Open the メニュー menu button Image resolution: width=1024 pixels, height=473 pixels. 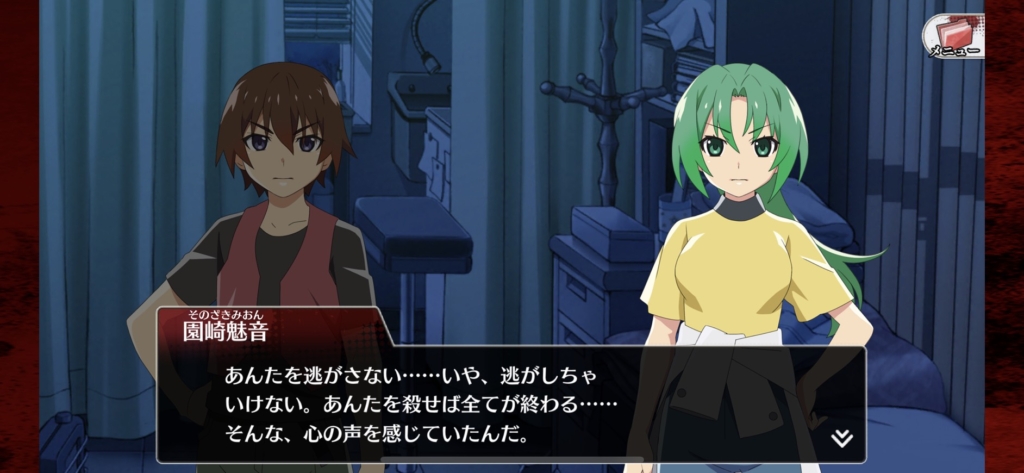[x=951, y=36]
